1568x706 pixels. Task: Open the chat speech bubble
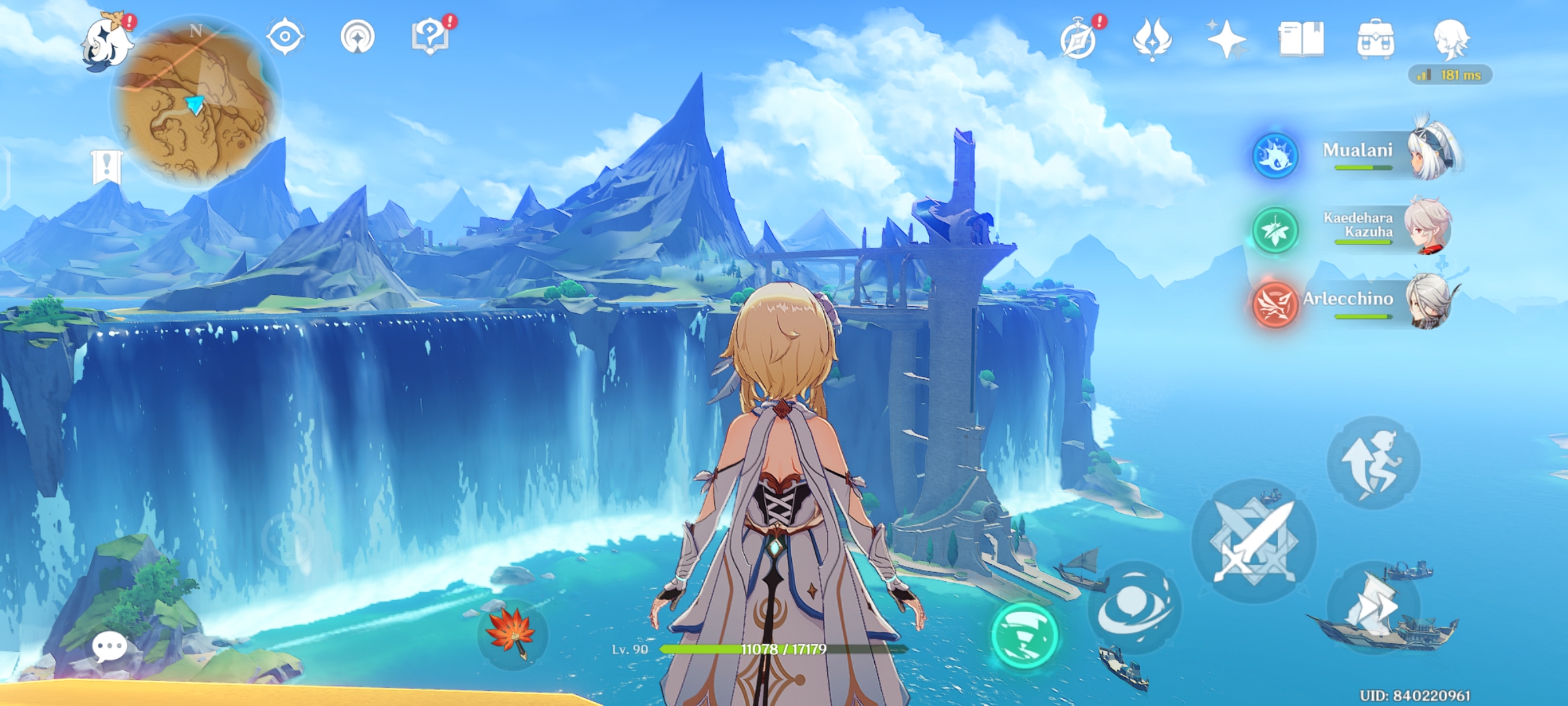pos(109,647)
